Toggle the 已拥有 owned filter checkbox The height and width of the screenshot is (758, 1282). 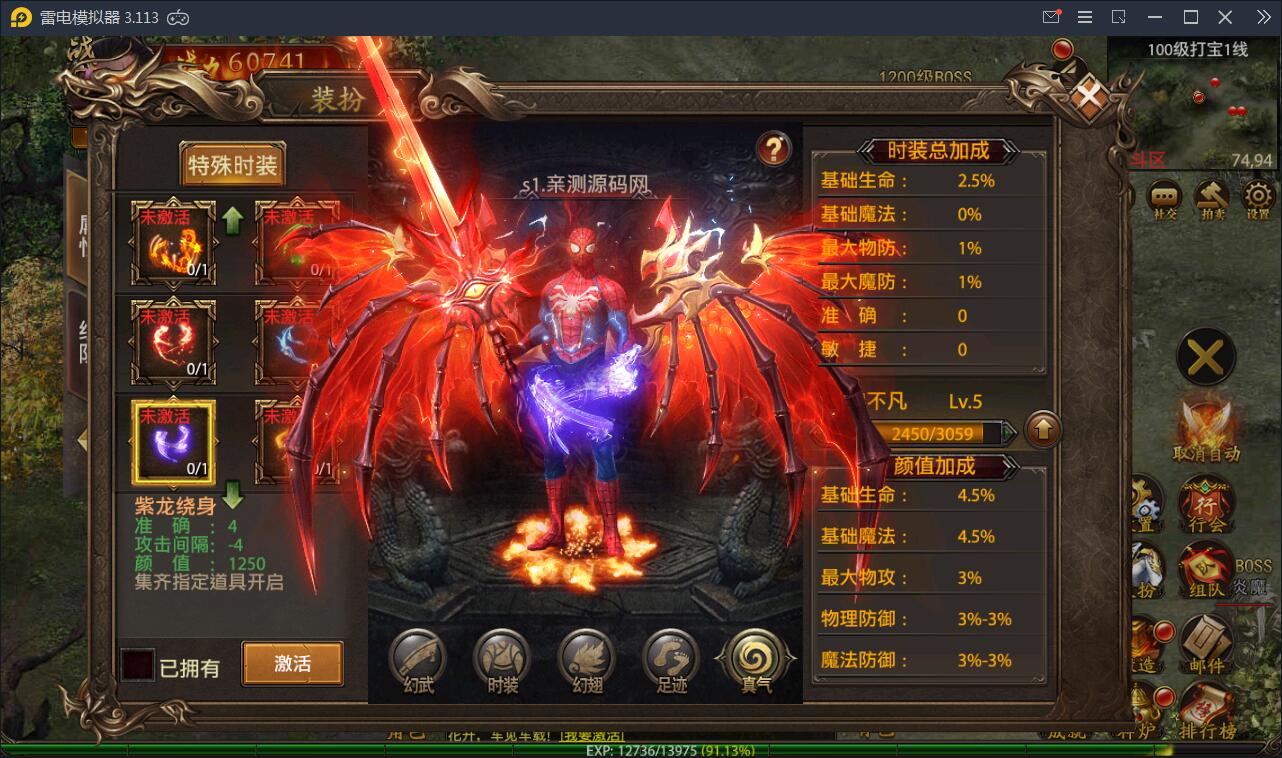[136, 665]
